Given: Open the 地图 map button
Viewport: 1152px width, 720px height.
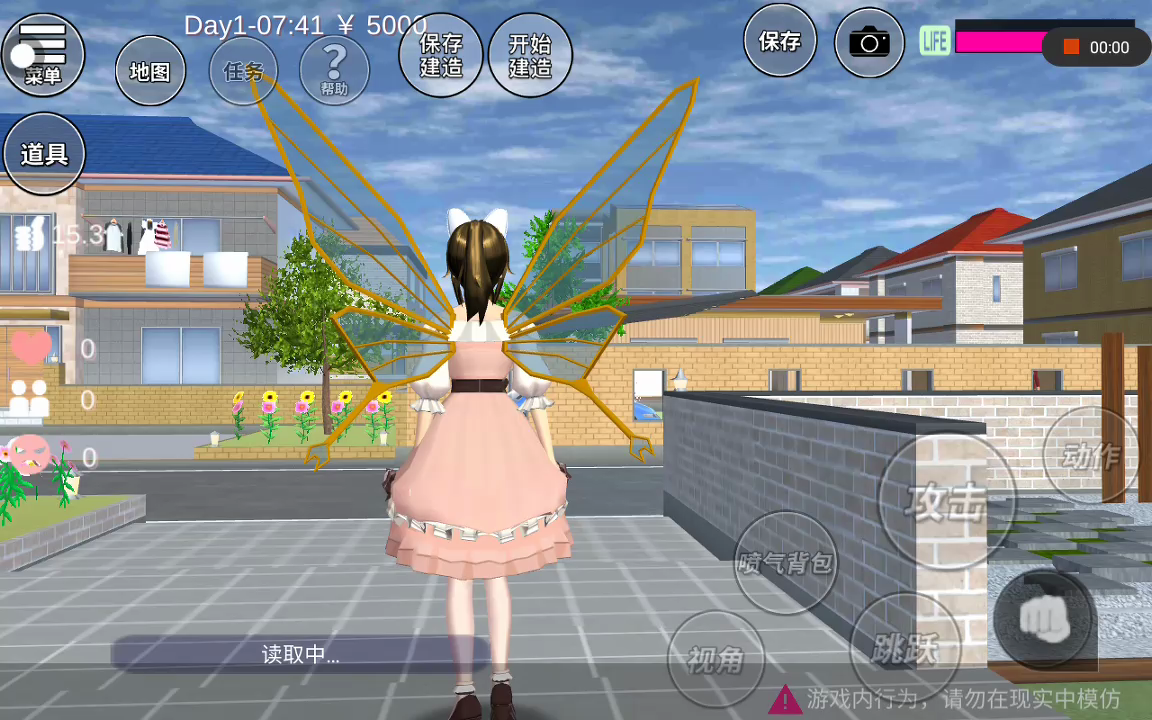Looking at the screenshot, I should pos(150,71).
